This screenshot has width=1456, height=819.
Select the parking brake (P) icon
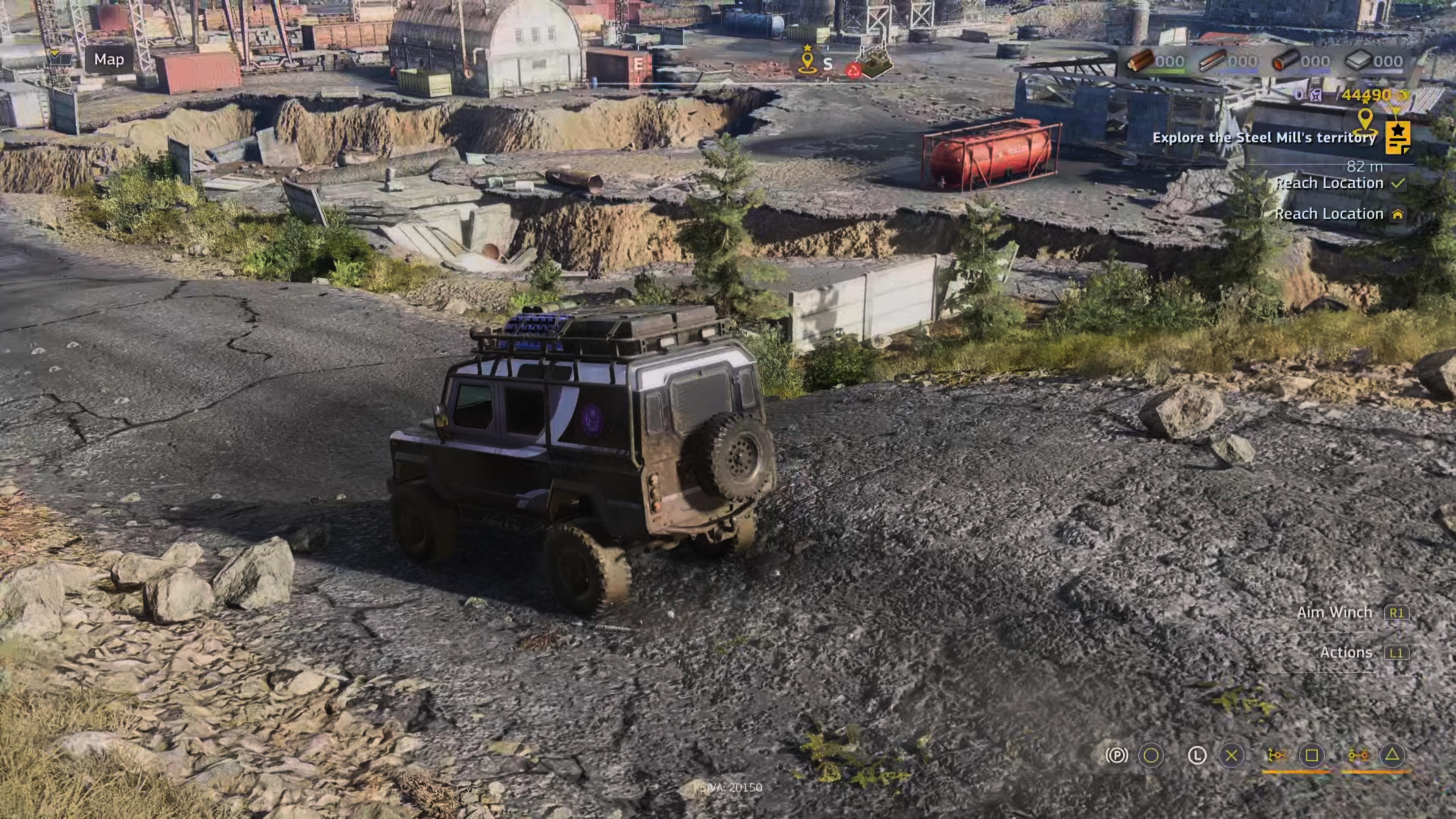(1117, 755)
